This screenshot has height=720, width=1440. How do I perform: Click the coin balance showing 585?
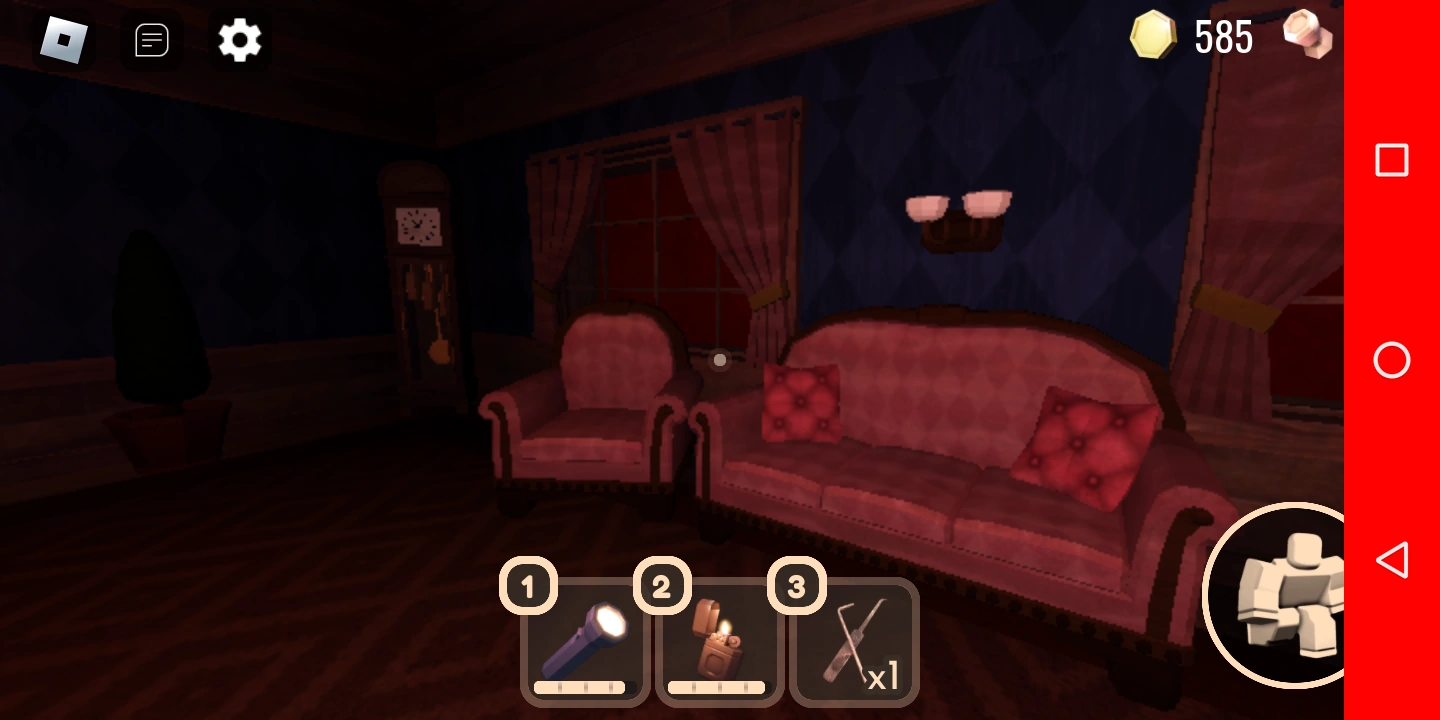click(1222, 37)
